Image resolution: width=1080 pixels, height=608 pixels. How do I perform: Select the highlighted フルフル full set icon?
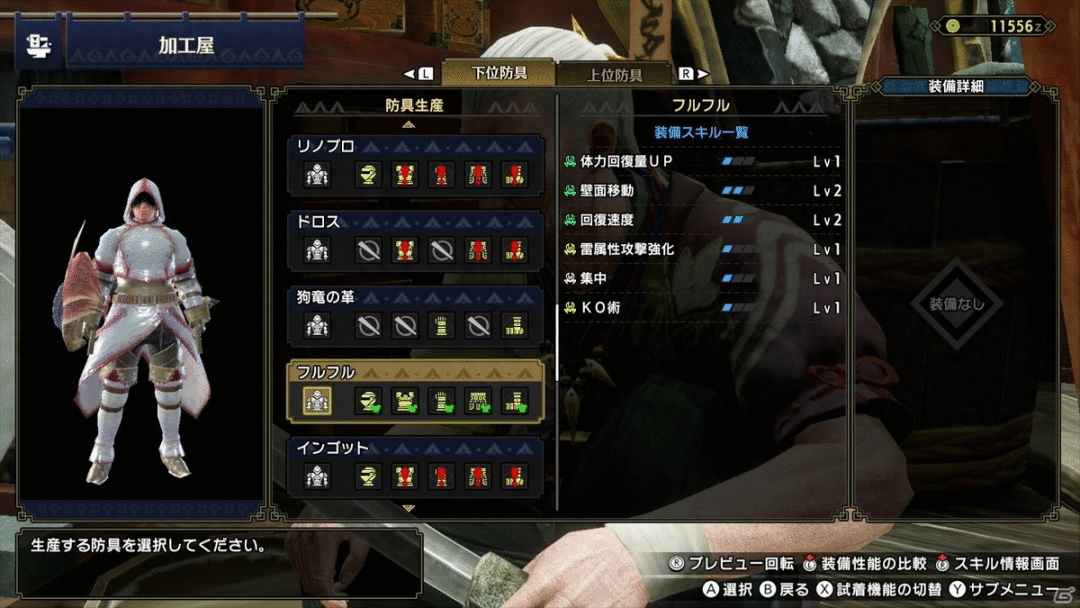point(317,401)
